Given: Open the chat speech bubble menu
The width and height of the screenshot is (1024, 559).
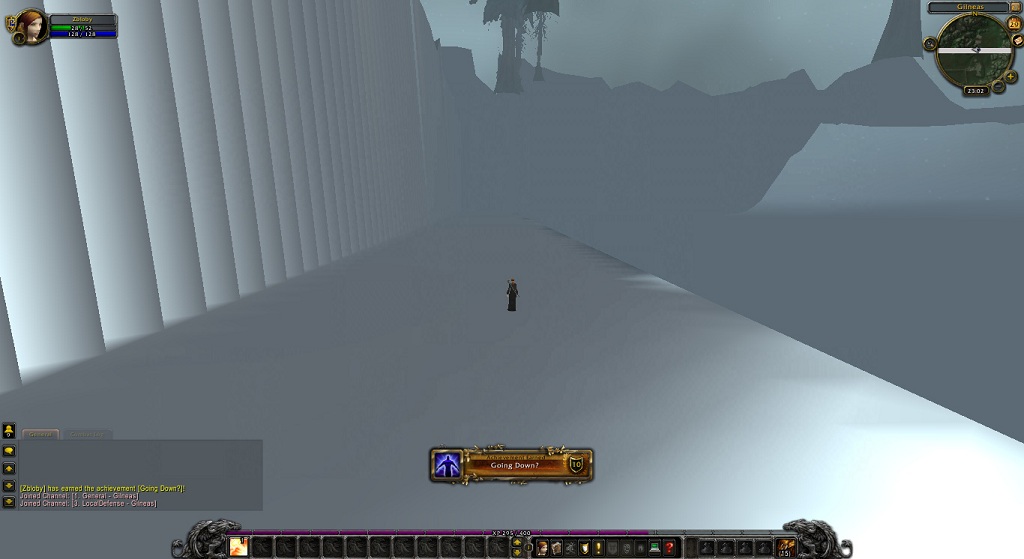Looking at the screenshot, I should pos(9,451).
